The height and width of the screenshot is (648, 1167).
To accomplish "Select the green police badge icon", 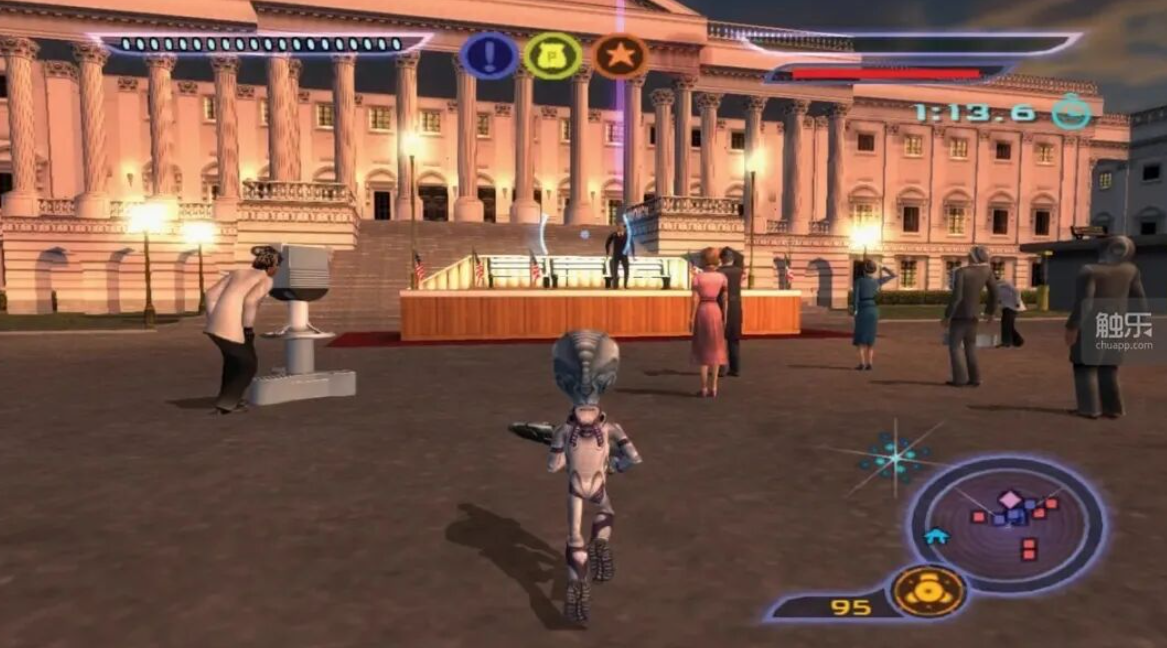I will [553, 56].
